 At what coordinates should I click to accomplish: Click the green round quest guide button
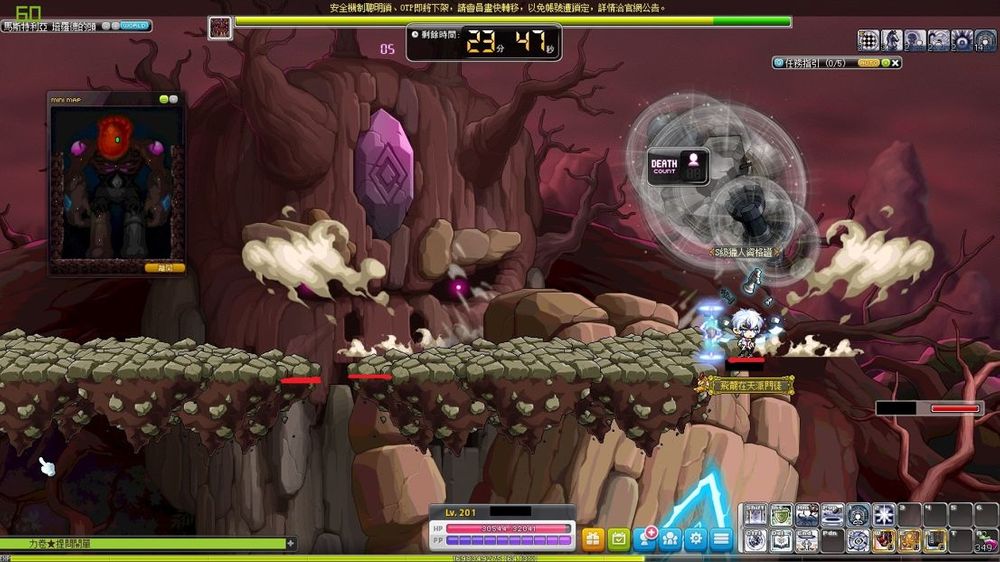884,63
